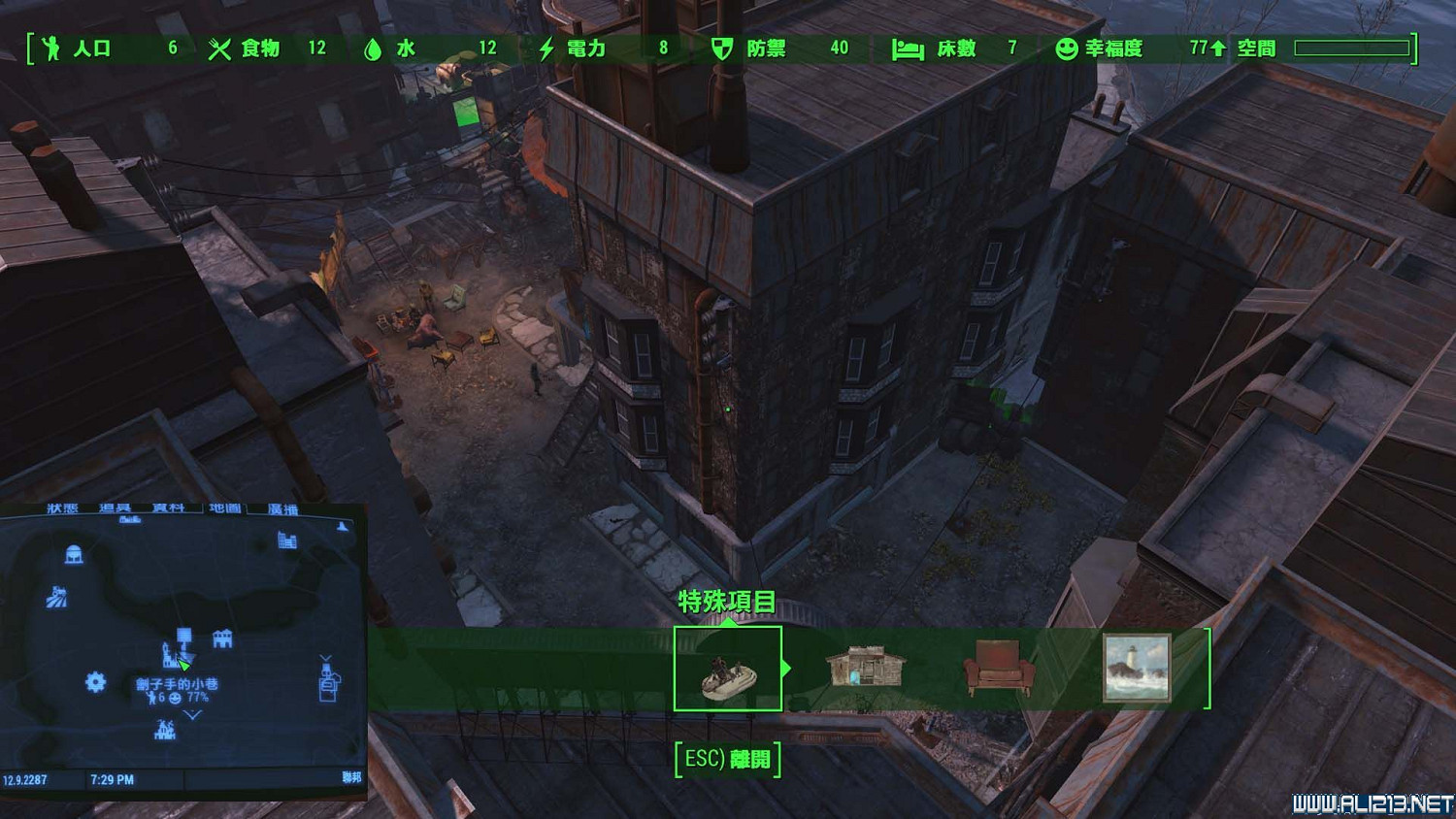
Task: Switch to the 資料 data tab
Action: [168, 509]
